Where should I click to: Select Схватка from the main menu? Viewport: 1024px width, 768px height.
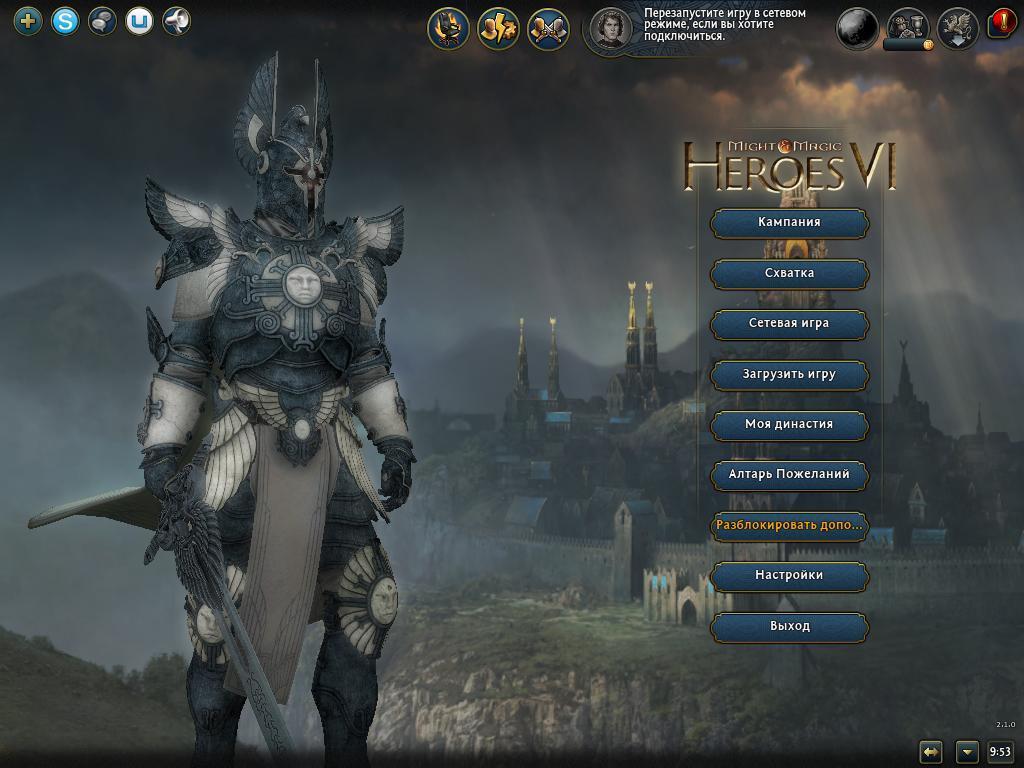789,273
